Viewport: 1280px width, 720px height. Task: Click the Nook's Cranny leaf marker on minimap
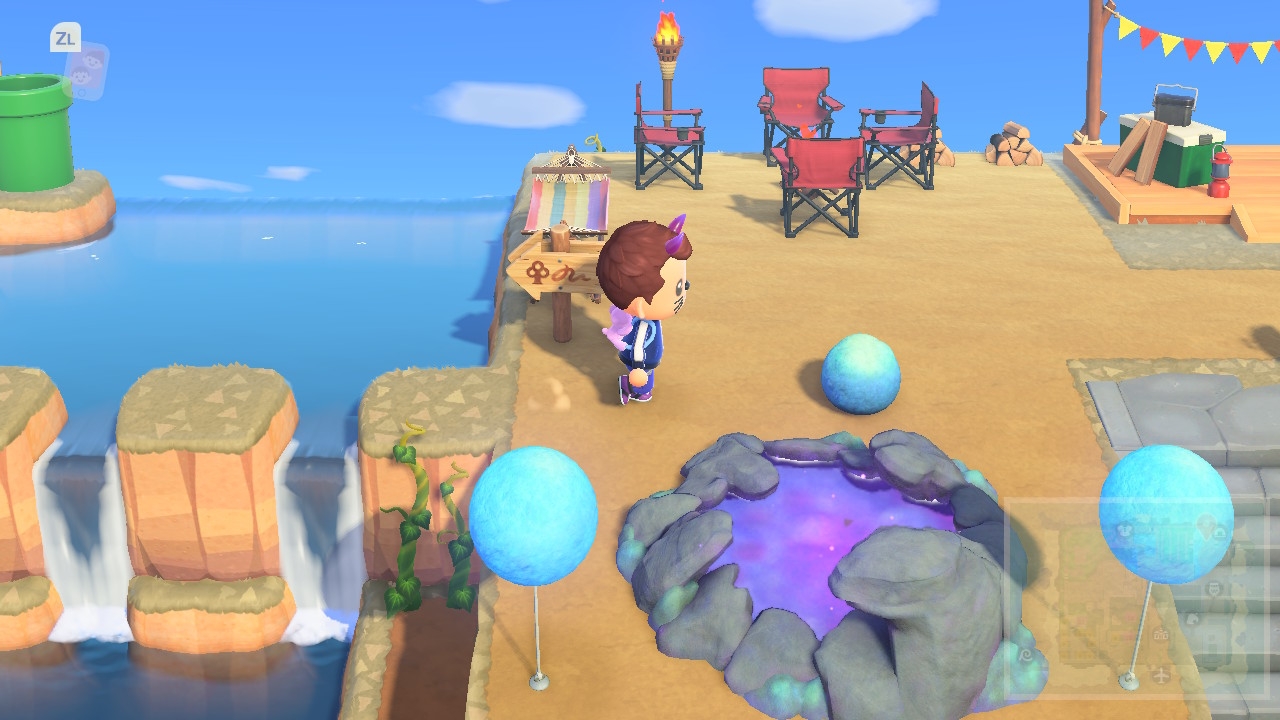point(1192,619)
